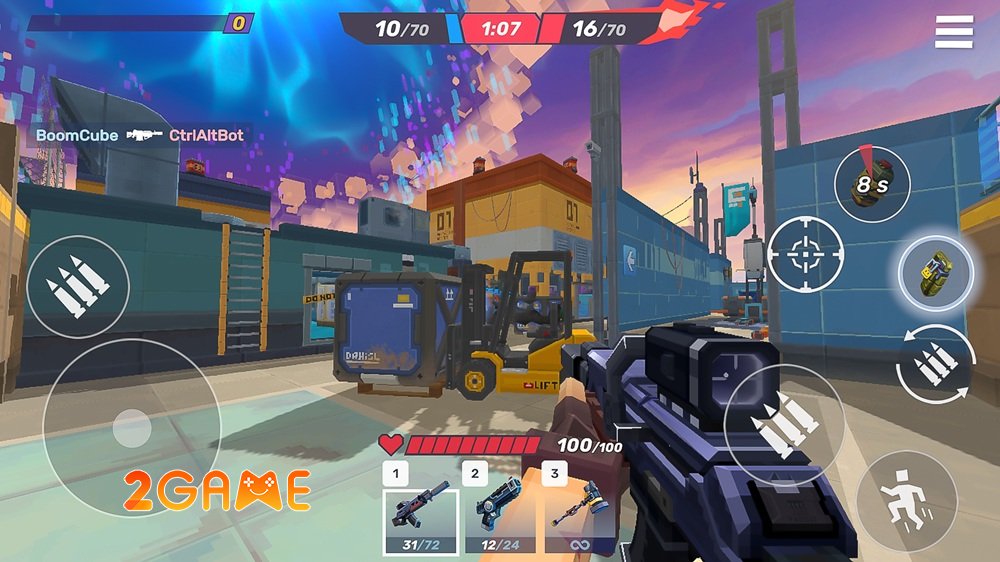Tap the movement joystick knob

pos(131,429)
